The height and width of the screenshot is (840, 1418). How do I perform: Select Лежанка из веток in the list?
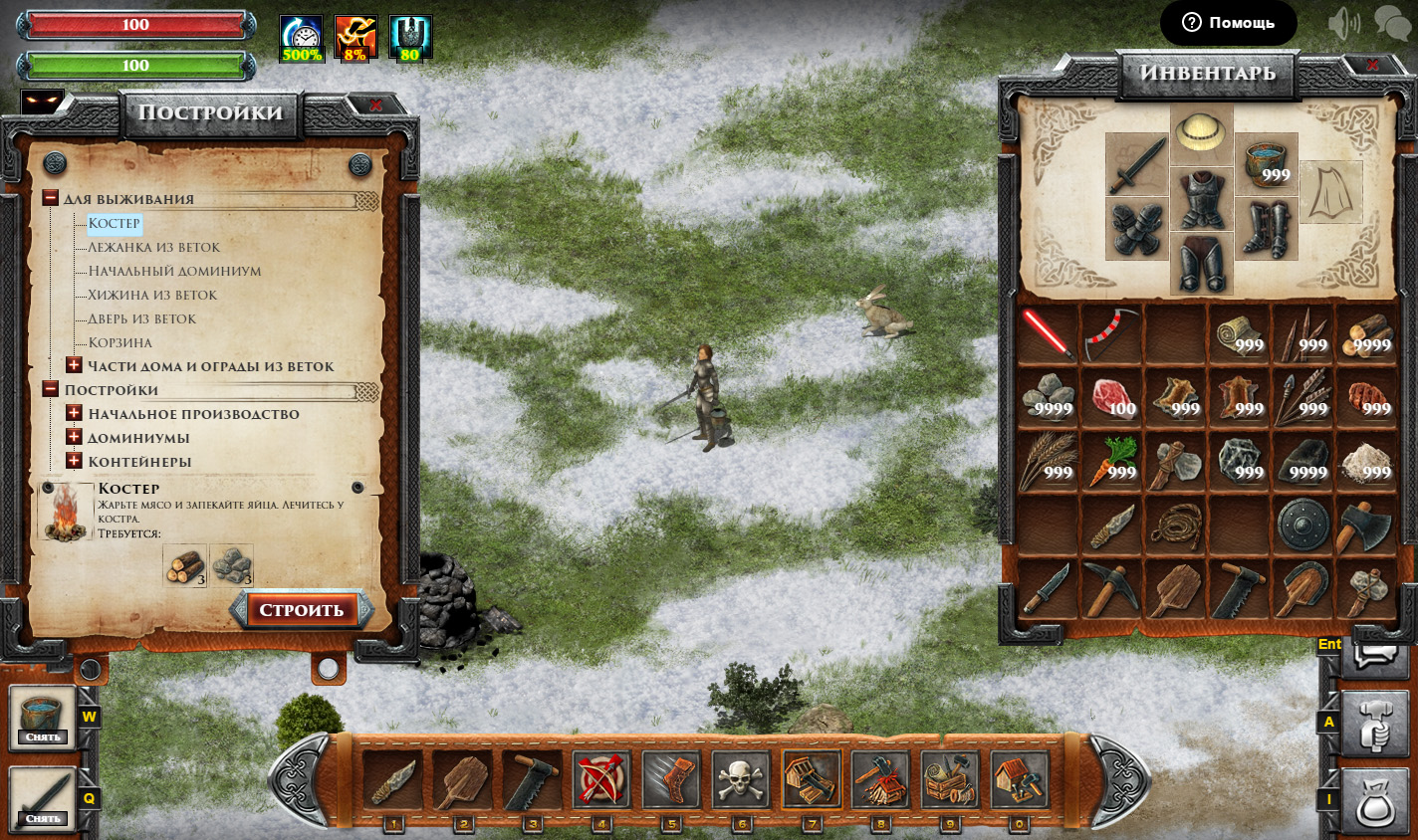[x=153, y=247]
